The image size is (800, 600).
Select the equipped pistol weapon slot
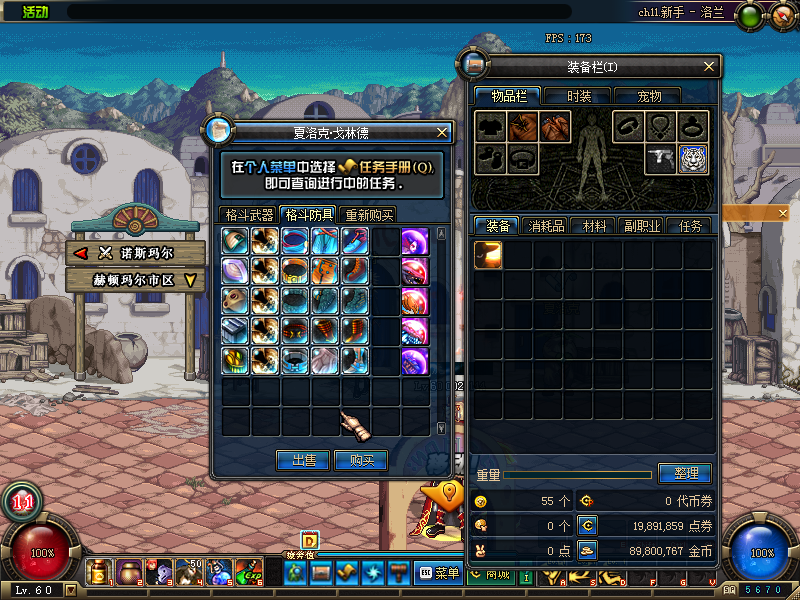(661, 159)
